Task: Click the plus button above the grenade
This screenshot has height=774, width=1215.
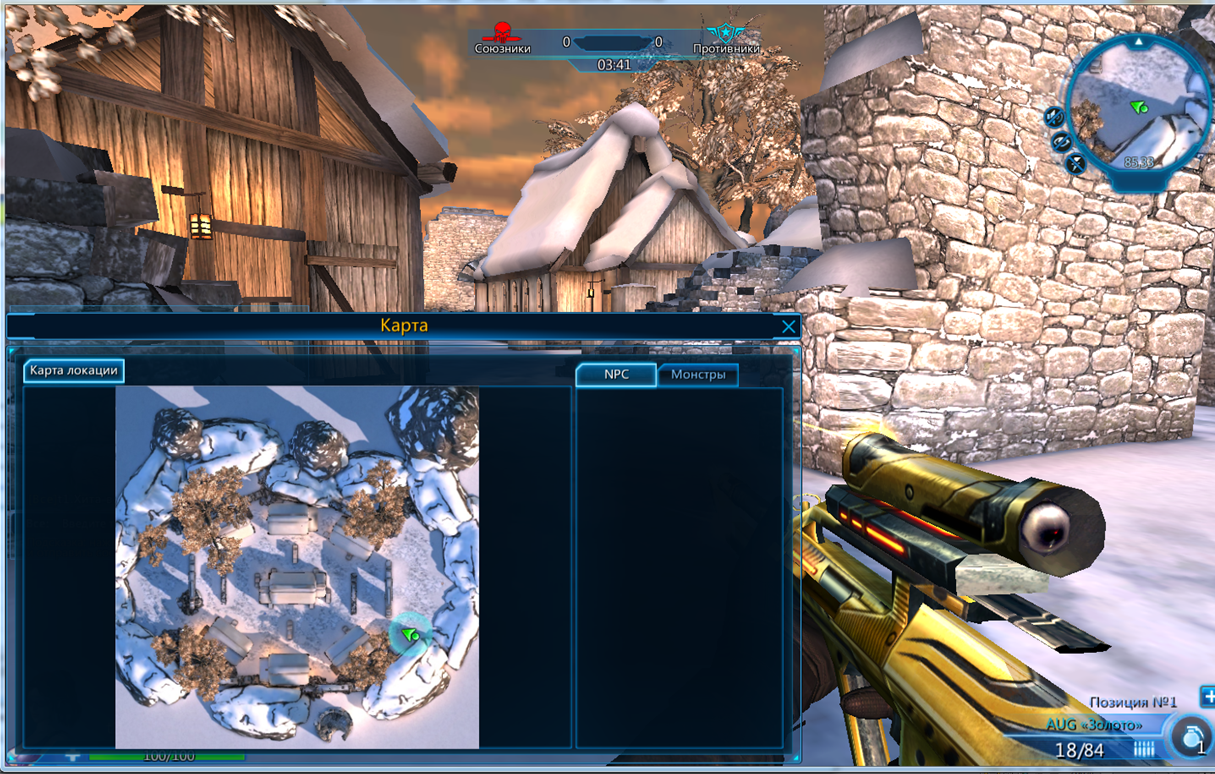Action: click(1207, 697)
